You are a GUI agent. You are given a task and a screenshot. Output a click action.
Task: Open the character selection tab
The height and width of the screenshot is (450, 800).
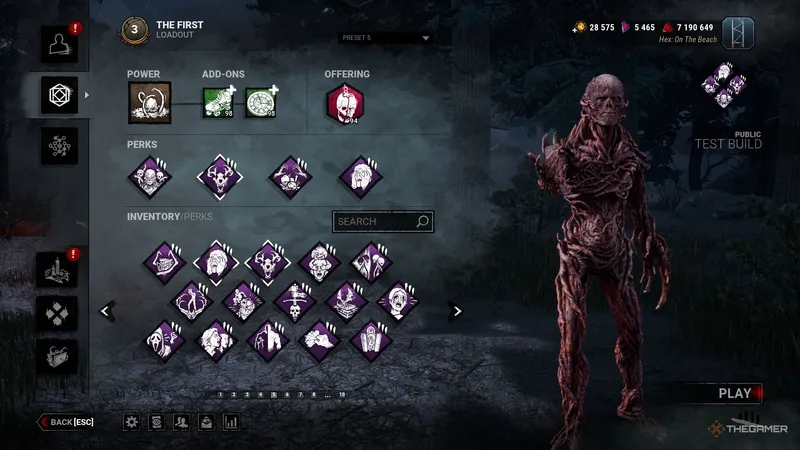[x=59, y=41]
